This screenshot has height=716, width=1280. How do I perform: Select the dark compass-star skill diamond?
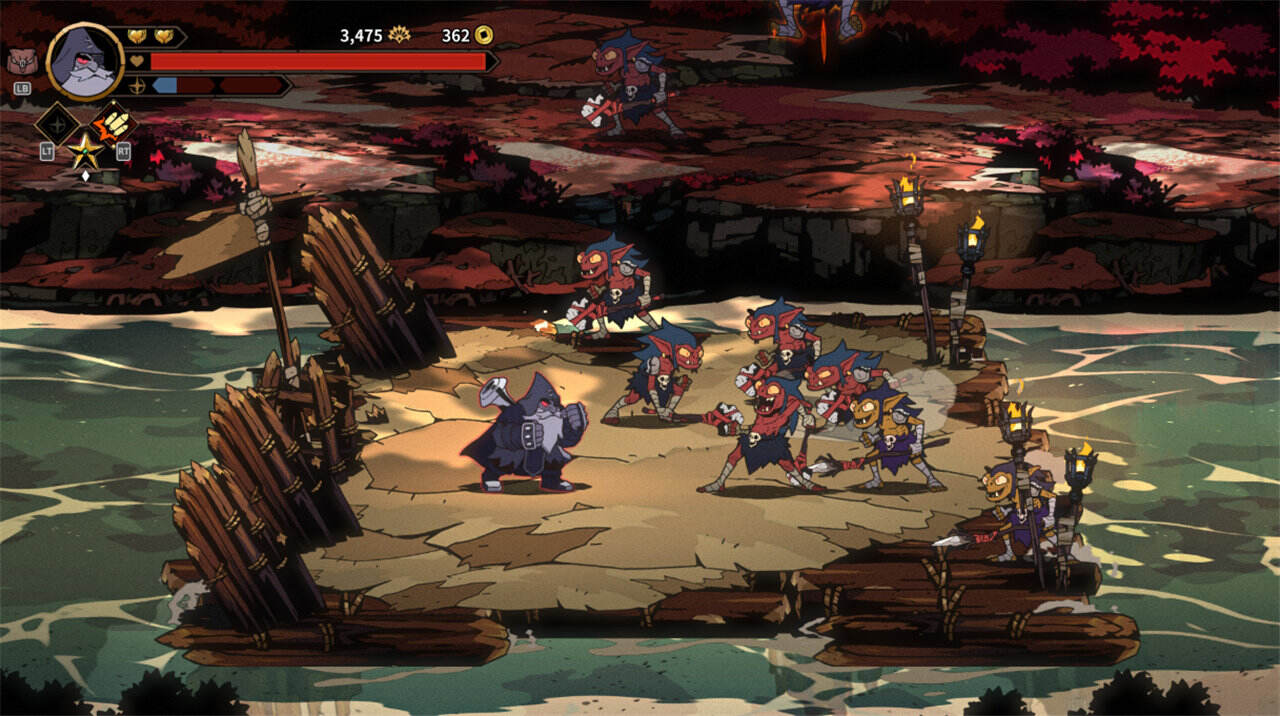click(57, 124)
